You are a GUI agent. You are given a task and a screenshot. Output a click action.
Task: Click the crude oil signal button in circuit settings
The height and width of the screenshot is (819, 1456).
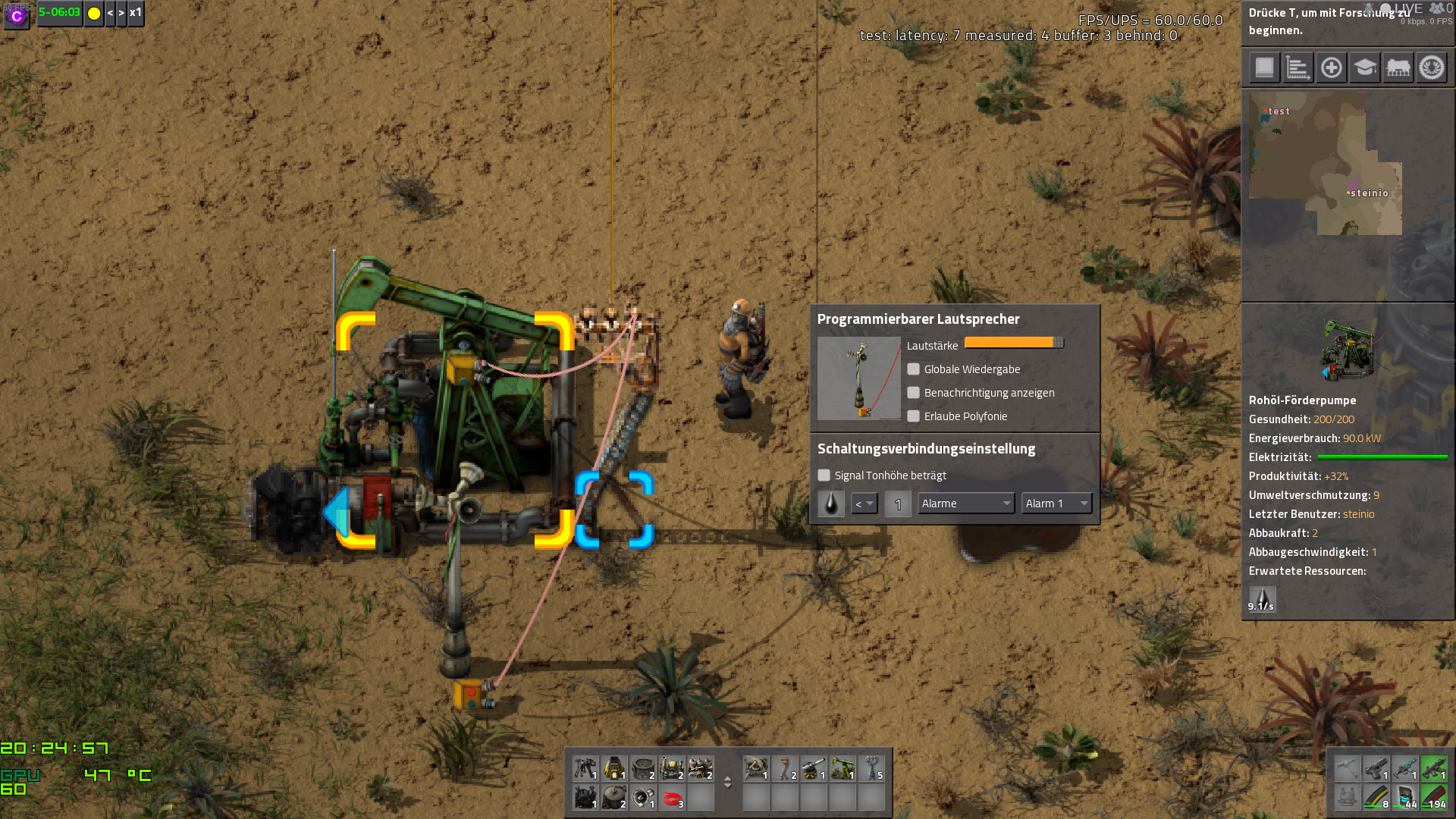[x=830, y=504]
